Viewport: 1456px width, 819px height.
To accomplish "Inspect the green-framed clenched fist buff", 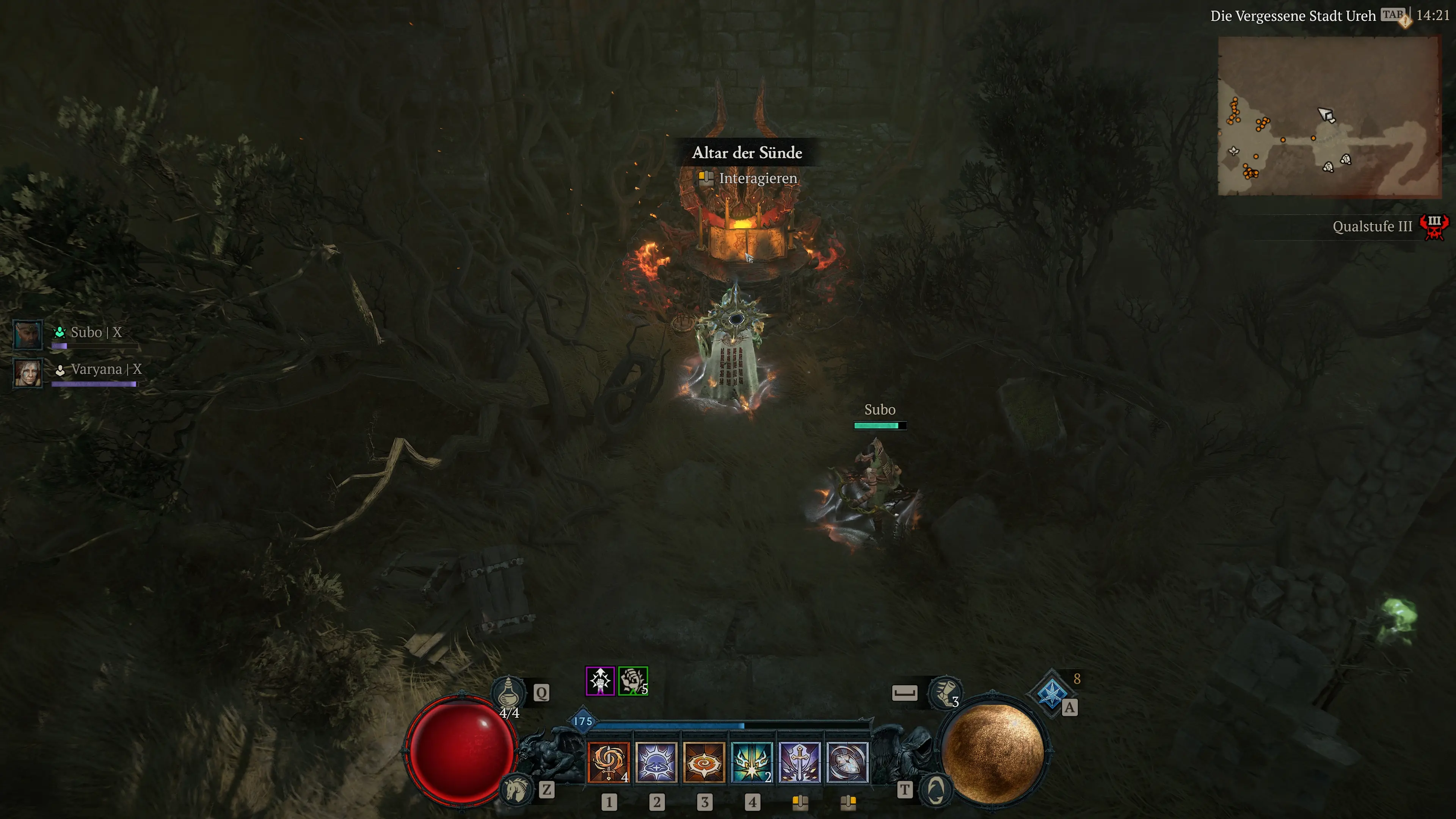I will tap(632, 681).
